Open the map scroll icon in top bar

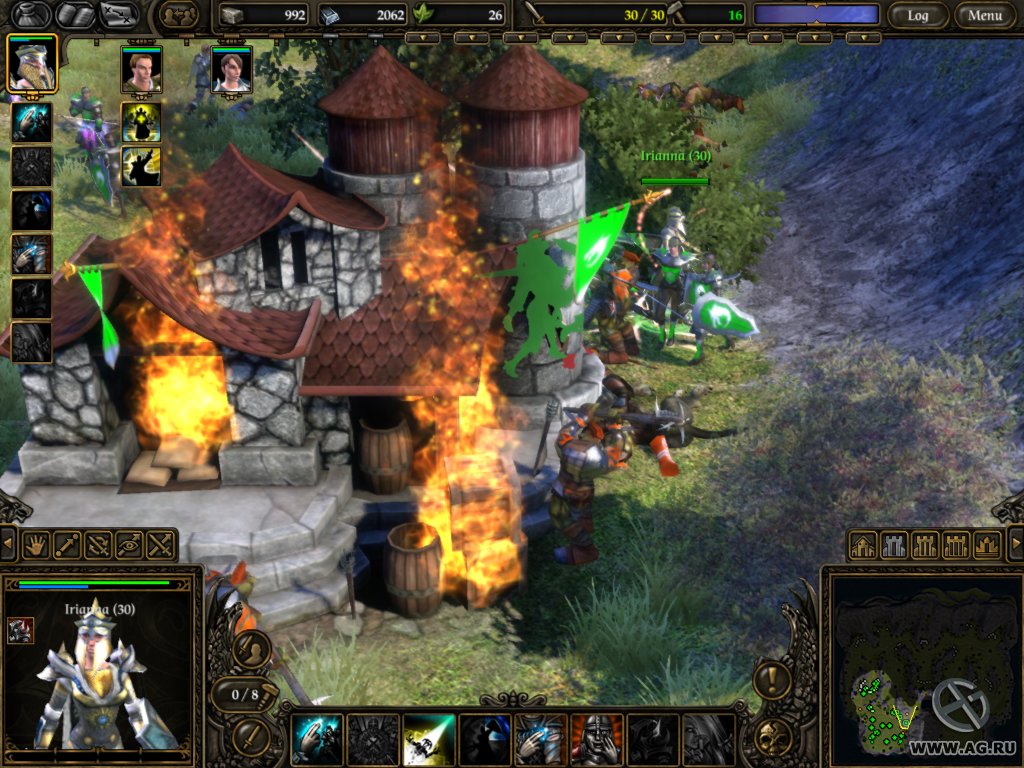(x=119, y=14)
